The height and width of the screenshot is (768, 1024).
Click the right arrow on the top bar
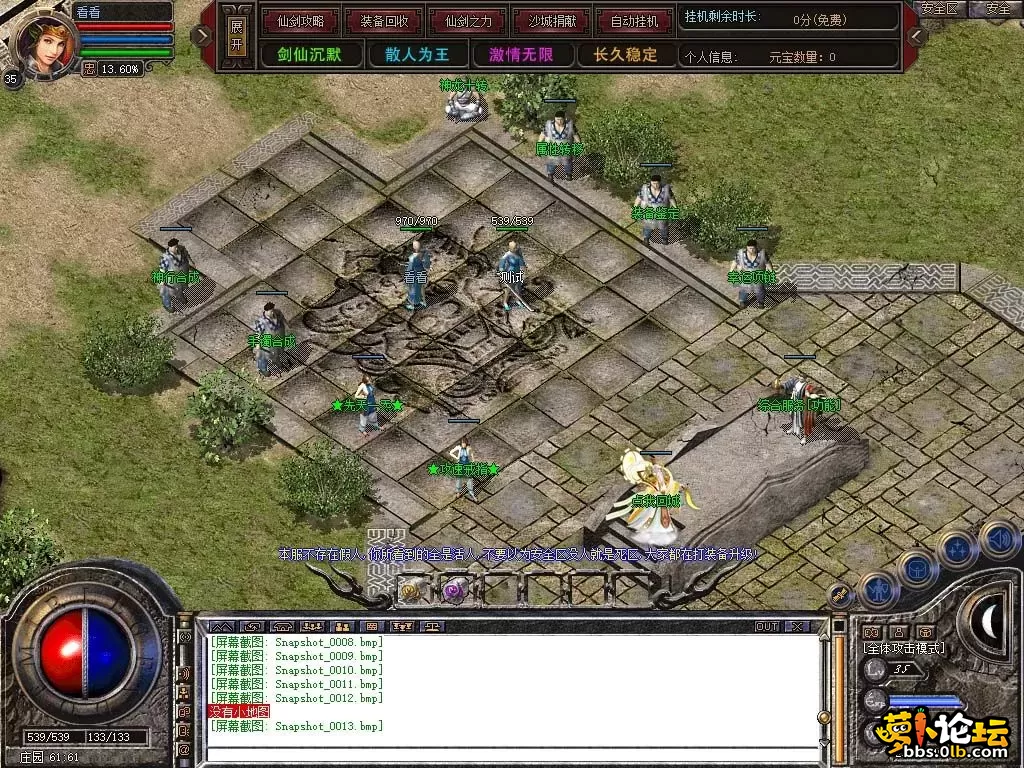click(x=917, y=36)
